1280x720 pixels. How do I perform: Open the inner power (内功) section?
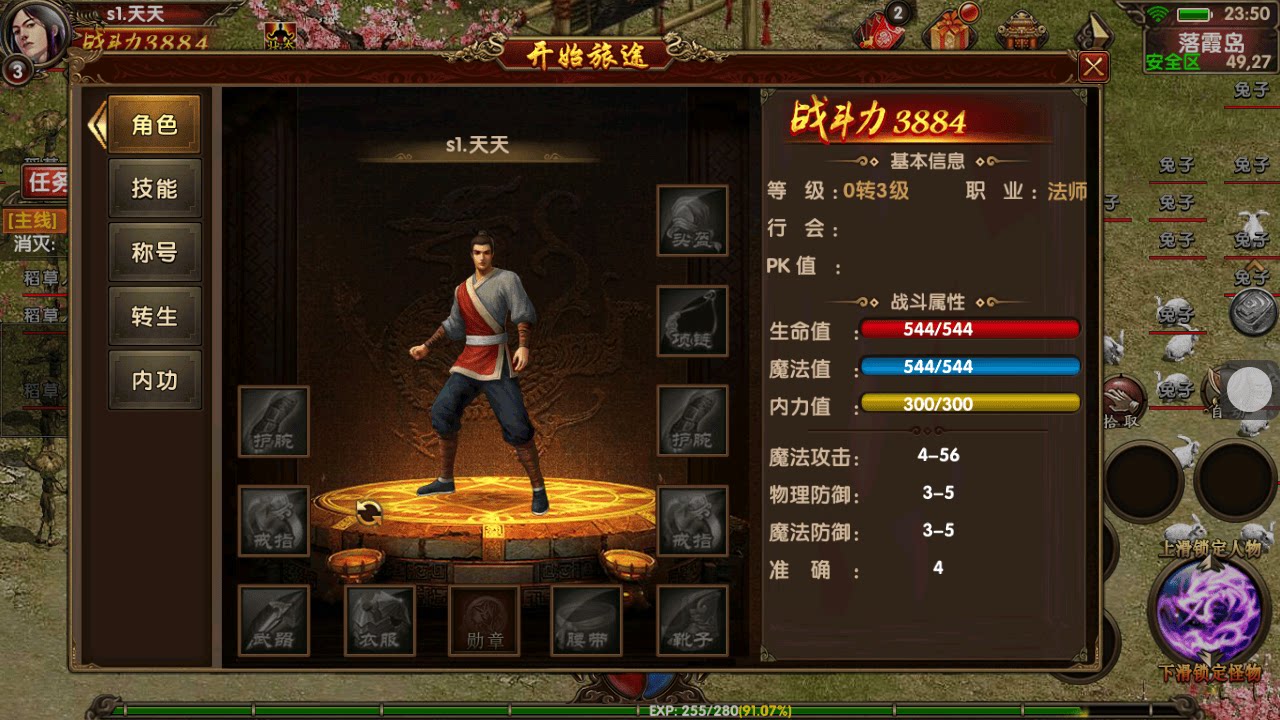pos(155,380)
